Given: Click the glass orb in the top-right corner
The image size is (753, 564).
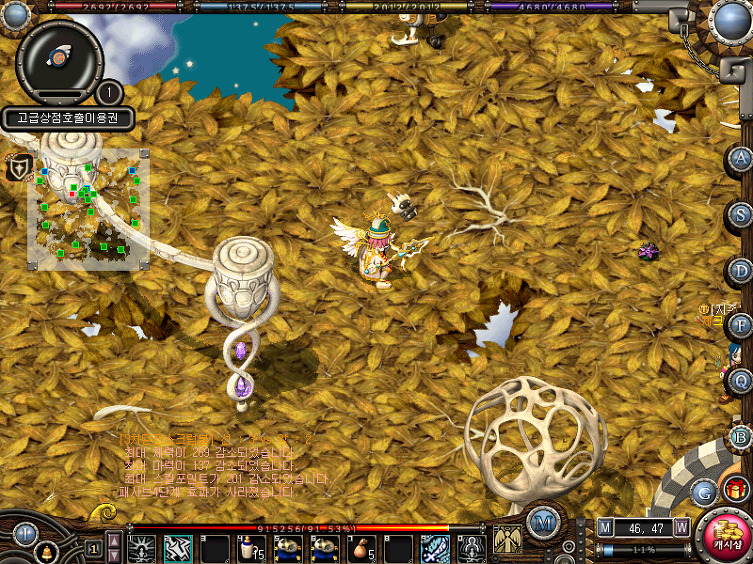Looking at the screenshot, I should point(731,20).
